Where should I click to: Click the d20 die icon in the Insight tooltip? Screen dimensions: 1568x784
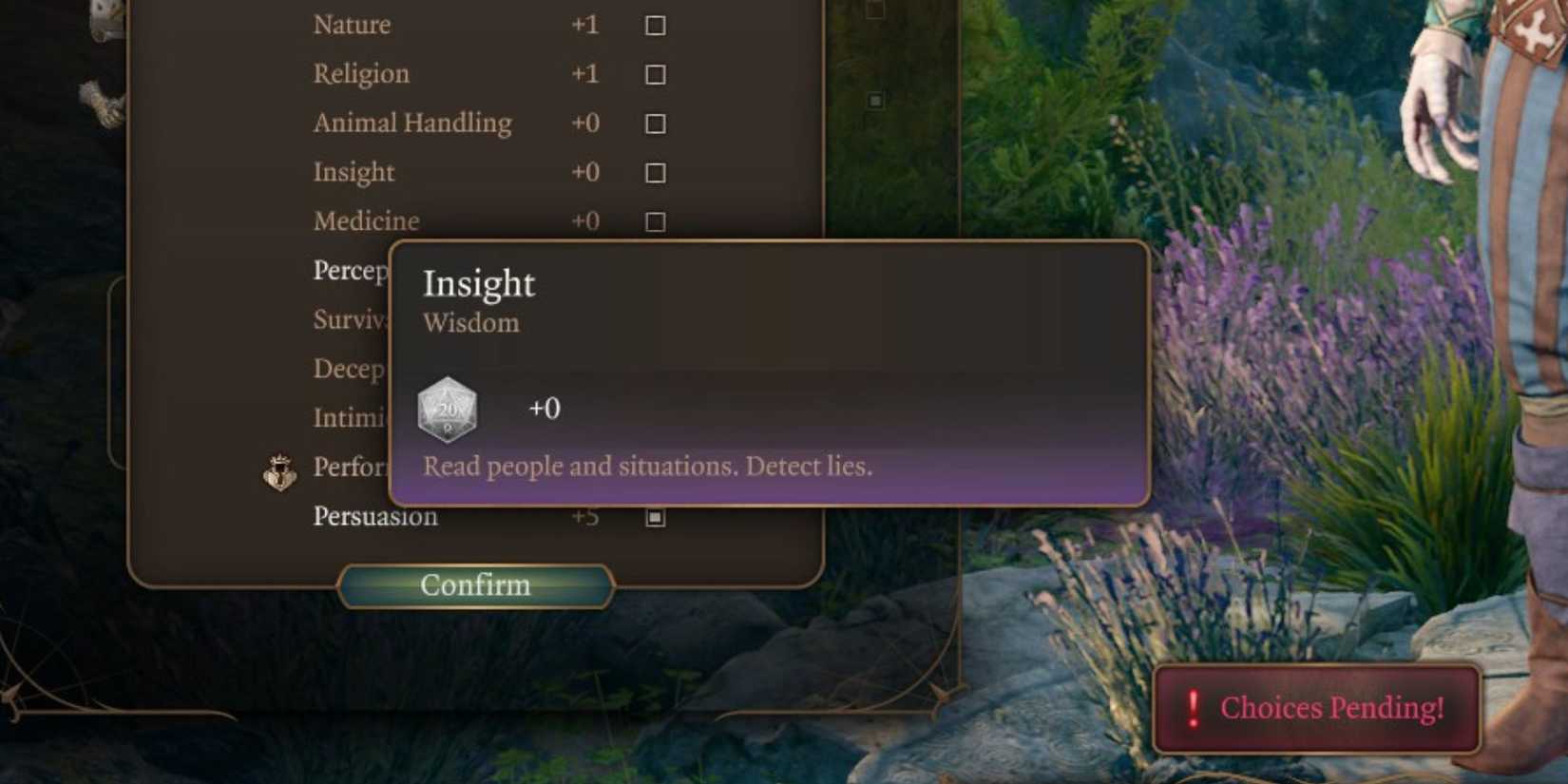(x=447, y=409)
